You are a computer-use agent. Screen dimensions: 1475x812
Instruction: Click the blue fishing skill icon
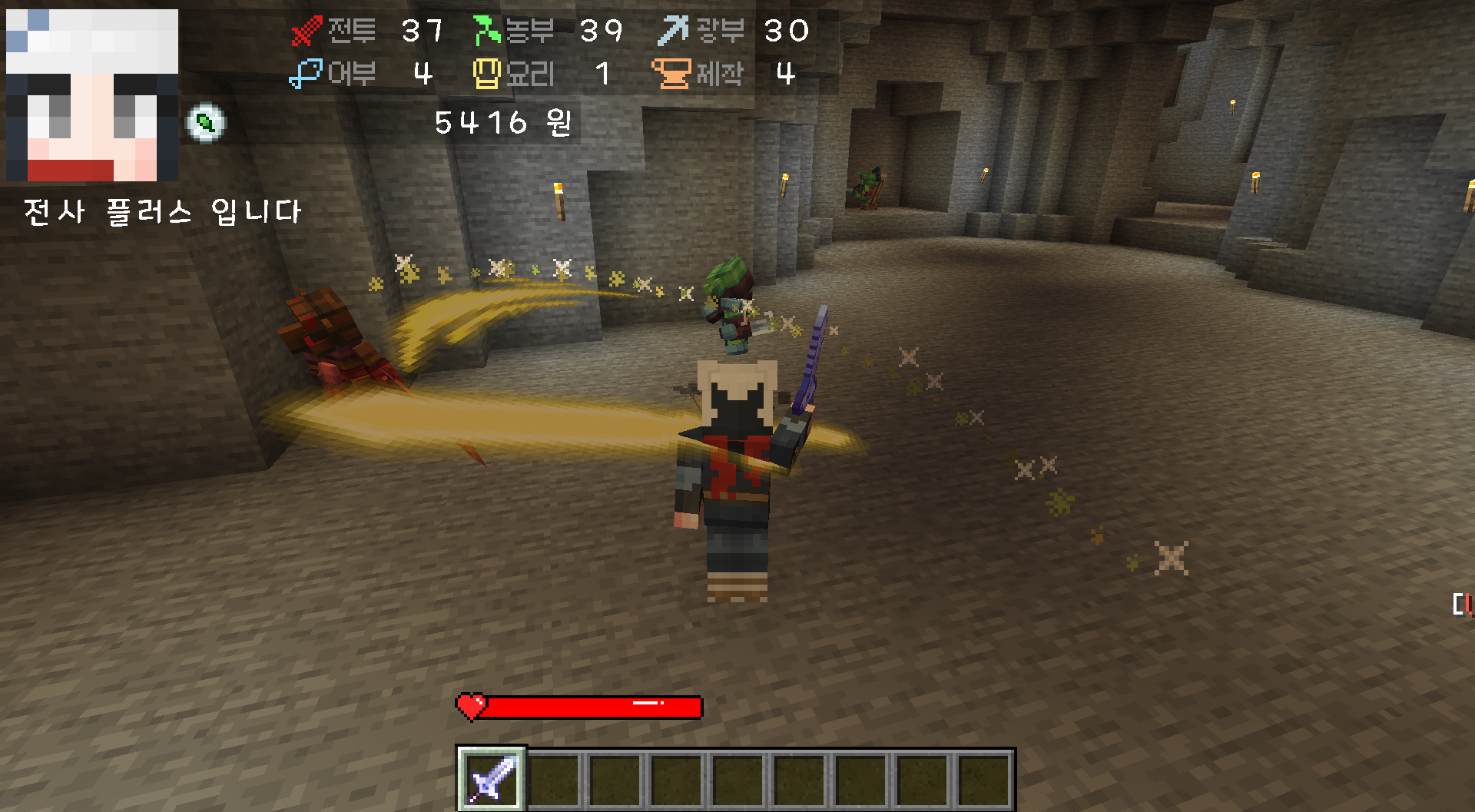click(x=305, y=74)
